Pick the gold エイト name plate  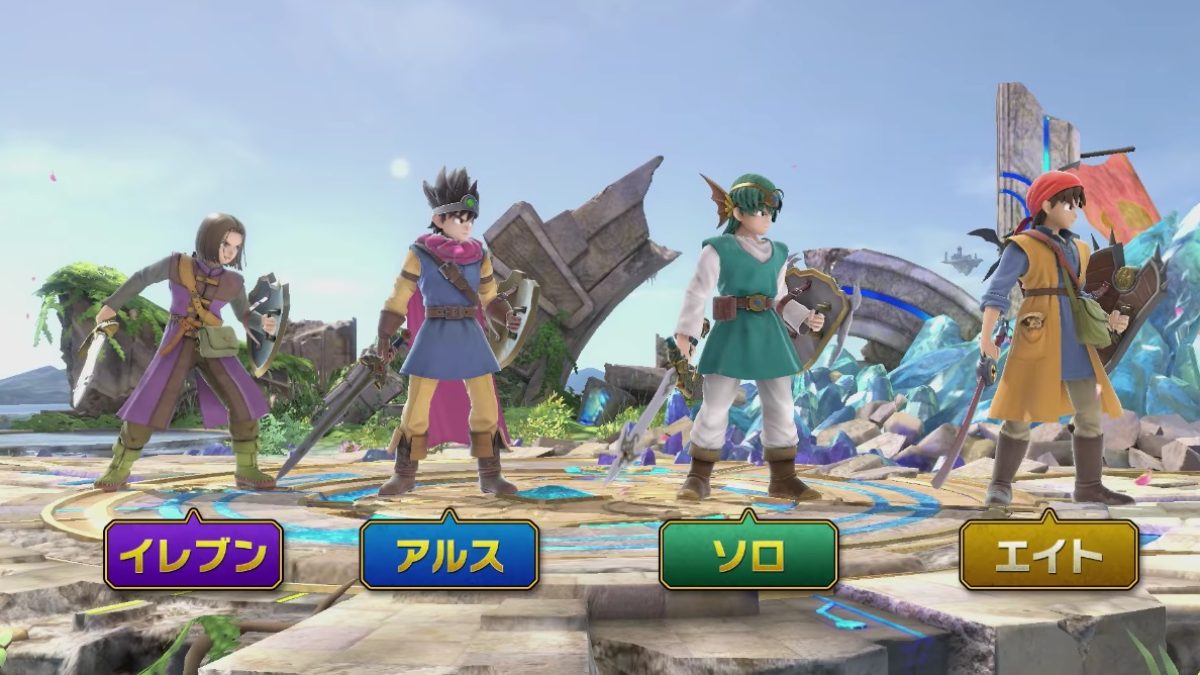(x=1049, y=554)
